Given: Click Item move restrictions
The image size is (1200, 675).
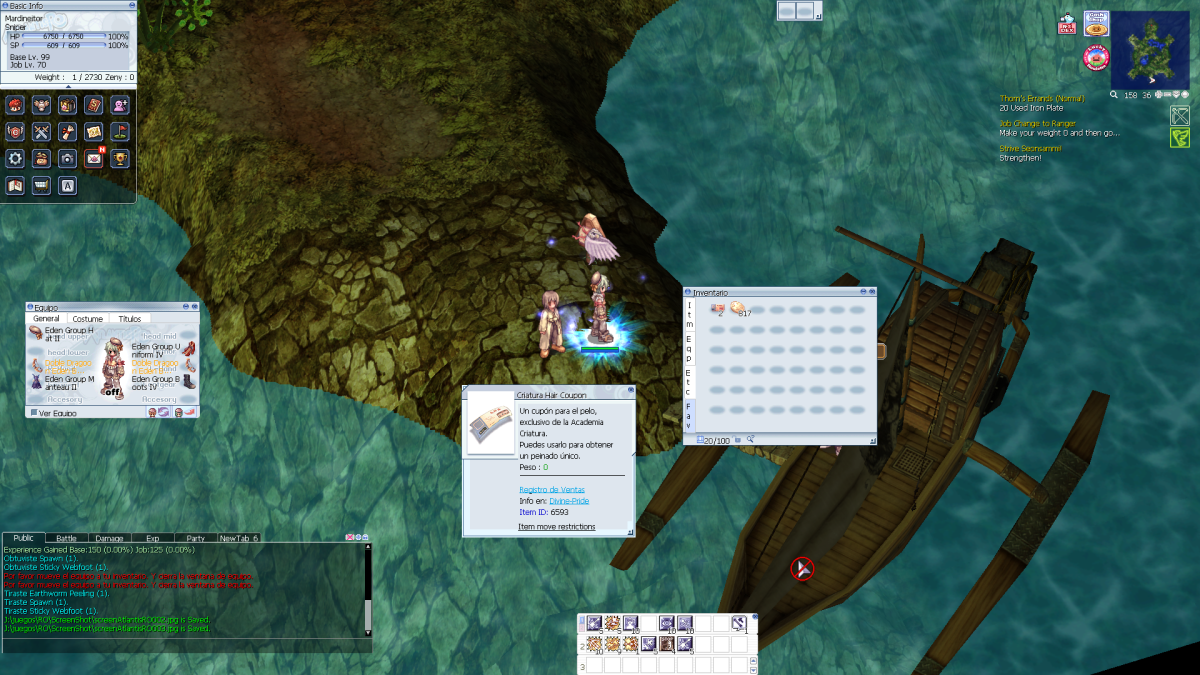Looking at the screenshot, I should point(556,526).
